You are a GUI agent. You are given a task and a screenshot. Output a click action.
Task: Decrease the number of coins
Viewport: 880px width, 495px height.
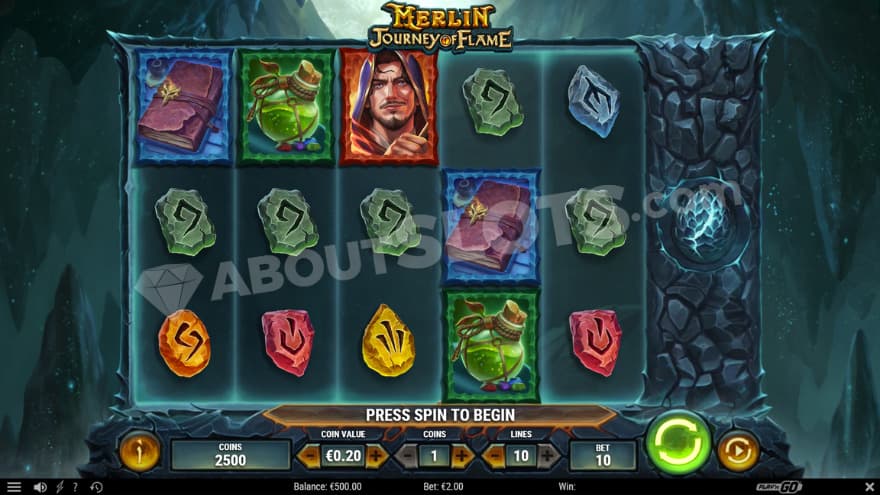(406, 456)
